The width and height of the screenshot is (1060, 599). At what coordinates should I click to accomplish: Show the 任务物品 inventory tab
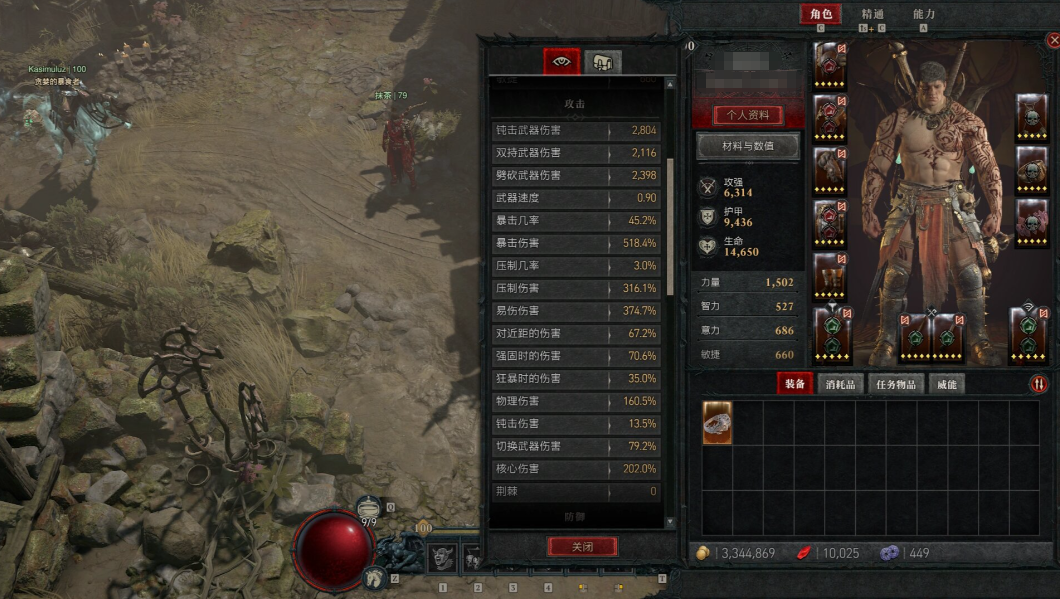(896, 384)
